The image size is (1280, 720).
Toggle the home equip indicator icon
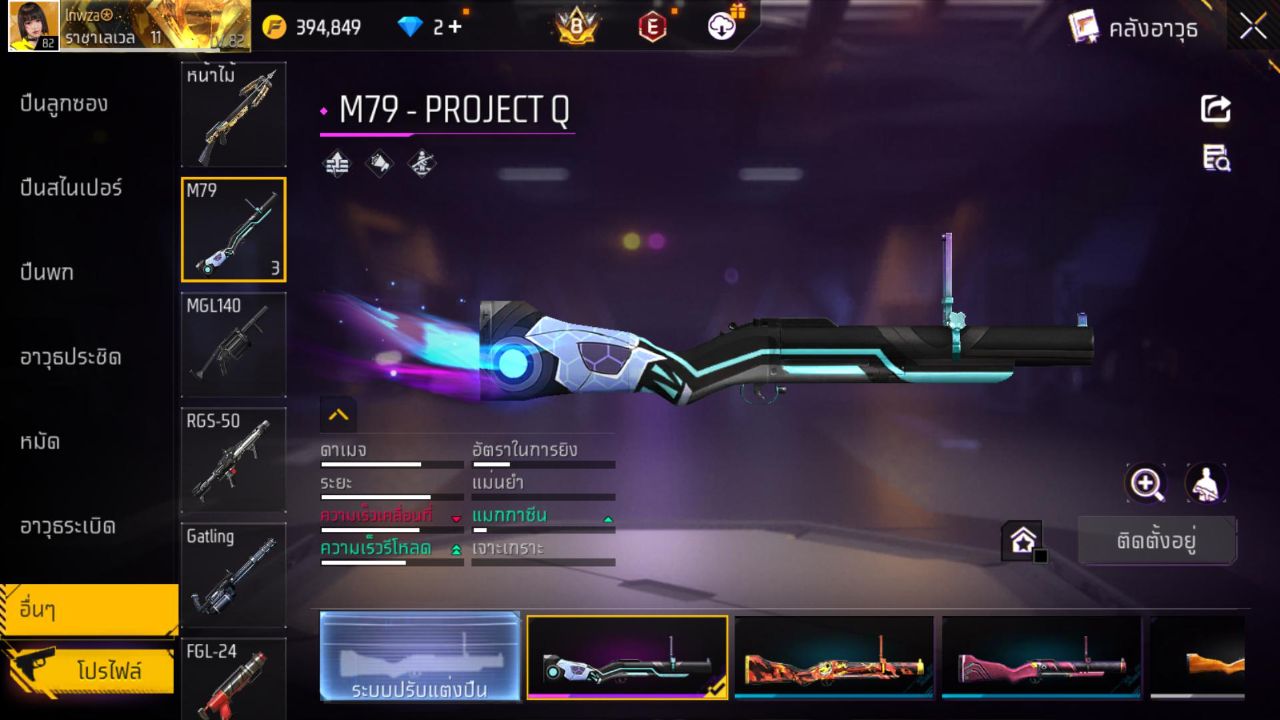(1023, 540)
